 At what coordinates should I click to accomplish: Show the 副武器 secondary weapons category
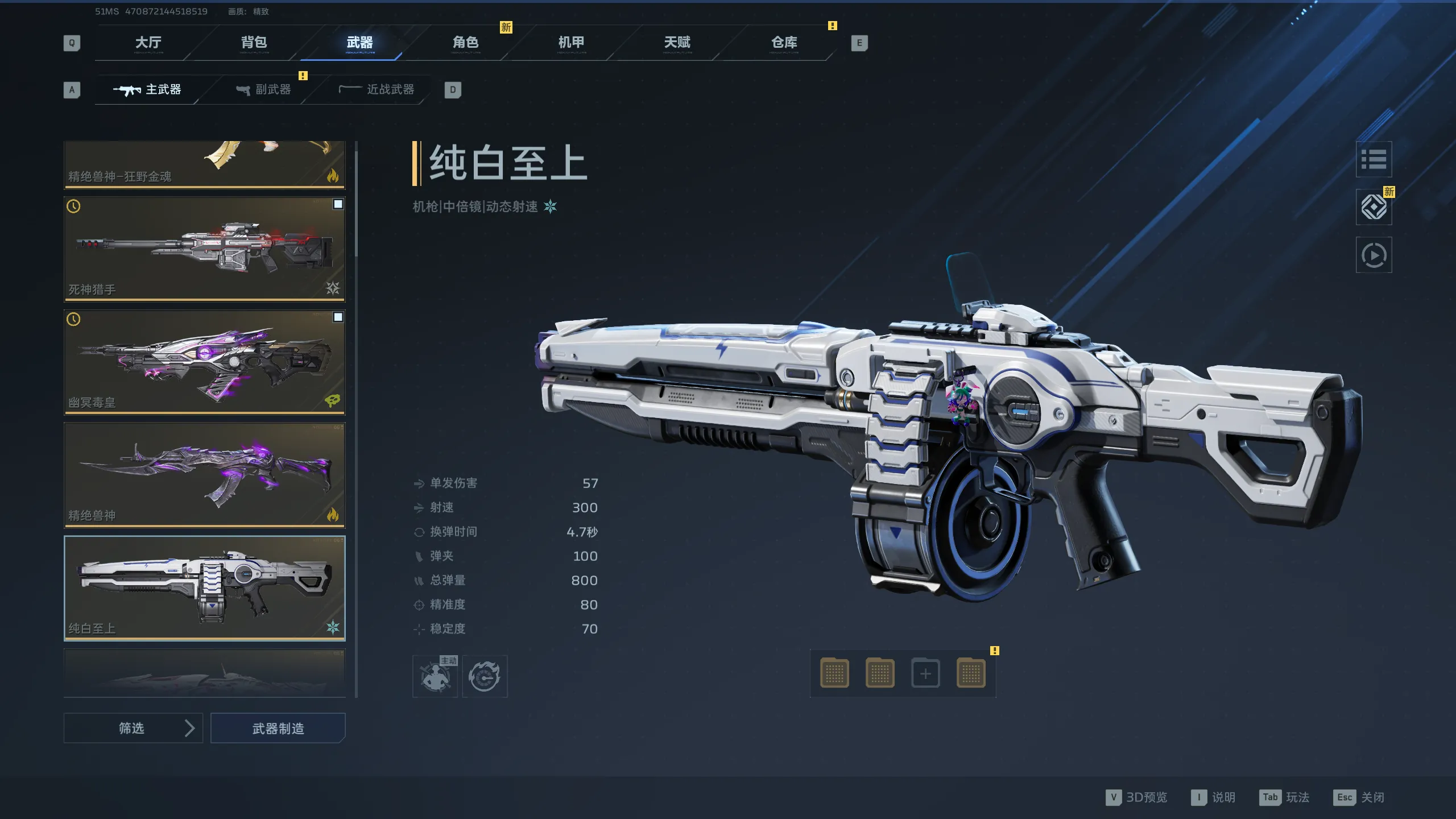coord(264,90)
